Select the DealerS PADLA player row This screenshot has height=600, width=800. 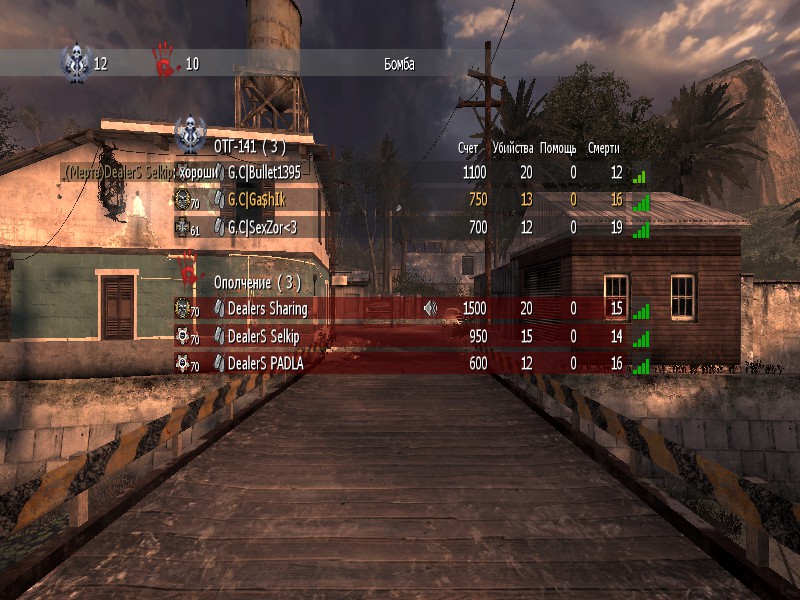265,364
